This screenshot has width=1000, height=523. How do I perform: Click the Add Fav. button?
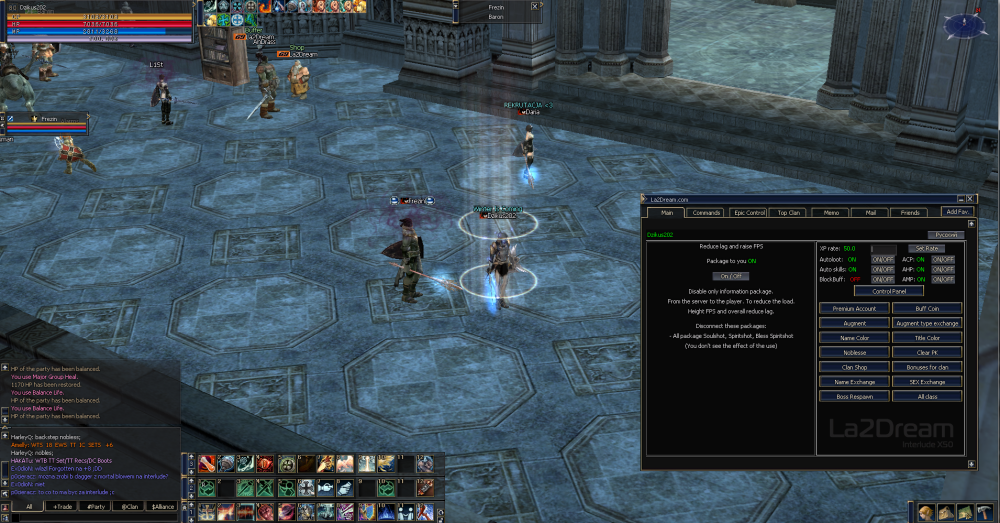[957, 212]
